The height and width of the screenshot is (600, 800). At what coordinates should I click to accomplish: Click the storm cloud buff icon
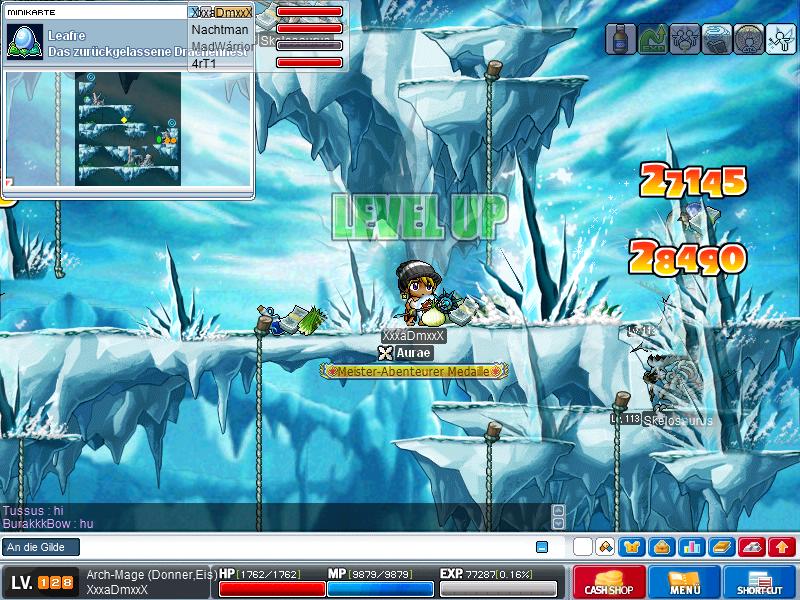point(717,39)
